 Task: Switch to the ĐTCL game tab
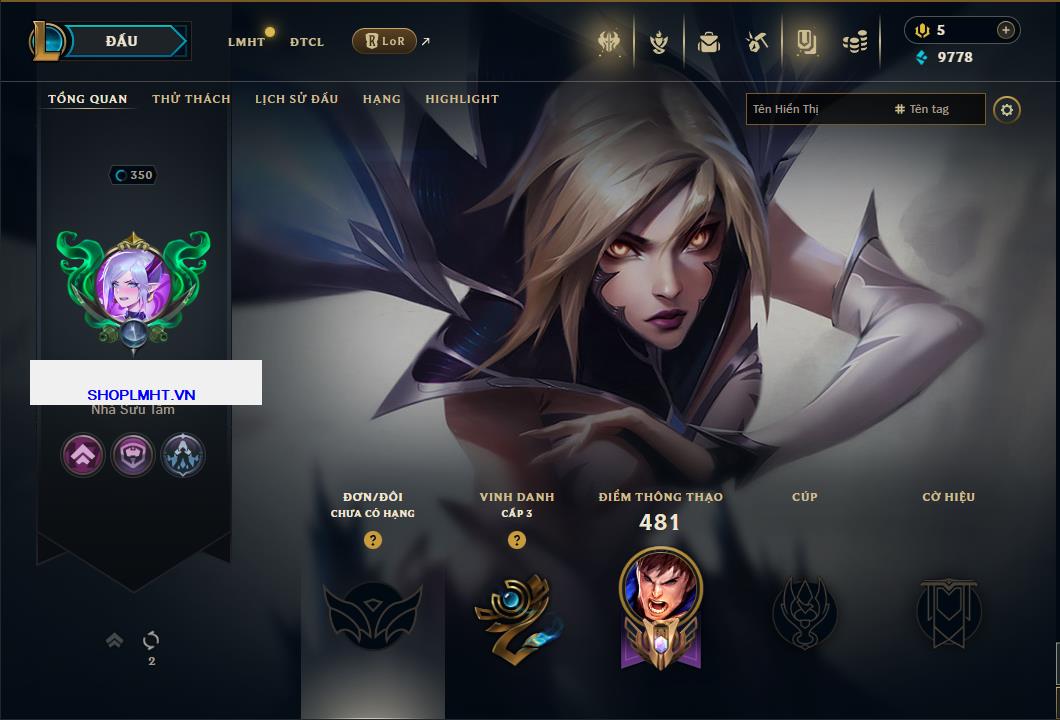(x=307, y=42)
